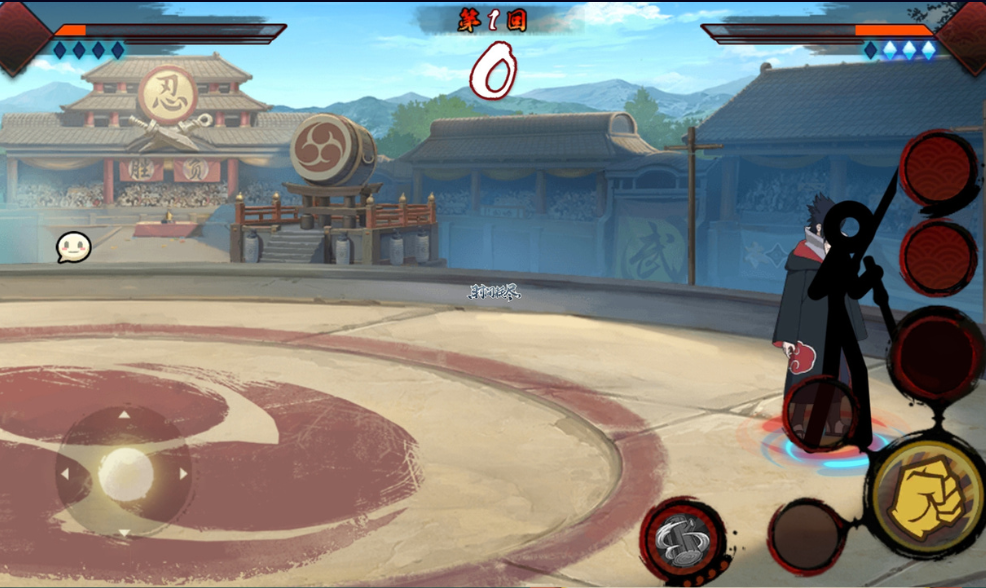Click the joystick's left arrow
Image resolution: width=986 pixels, height=588 pixels.
point(65,474)
